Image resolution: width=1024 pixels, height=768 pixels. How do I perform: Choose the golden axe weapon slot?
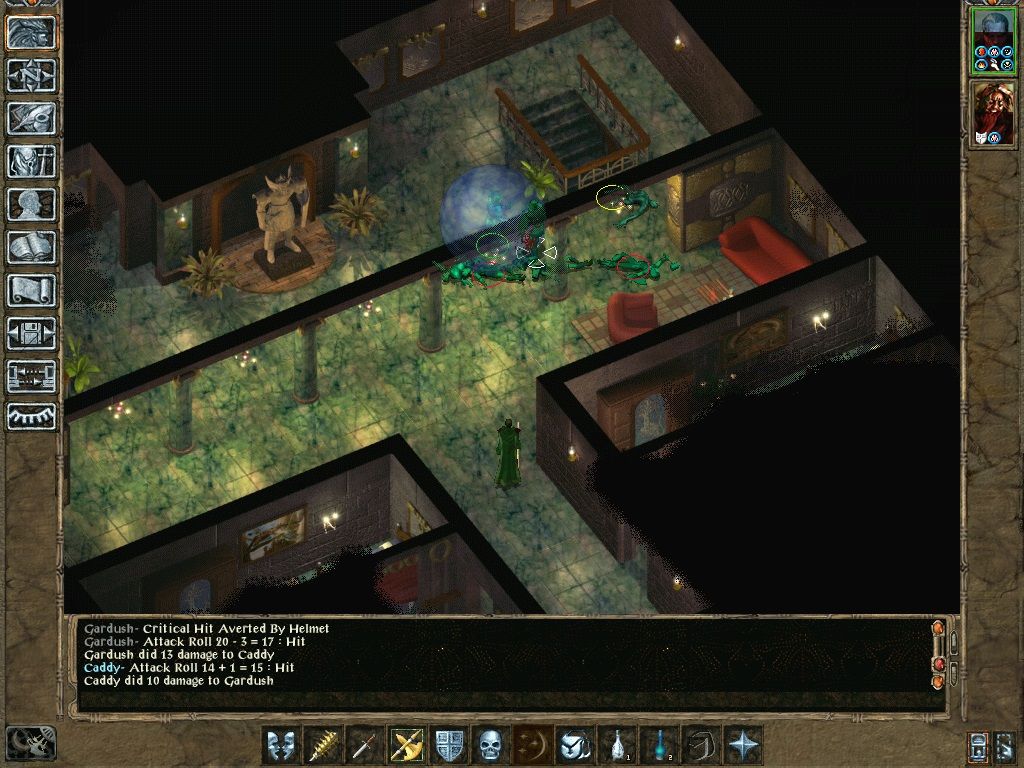tap(407, 746)
